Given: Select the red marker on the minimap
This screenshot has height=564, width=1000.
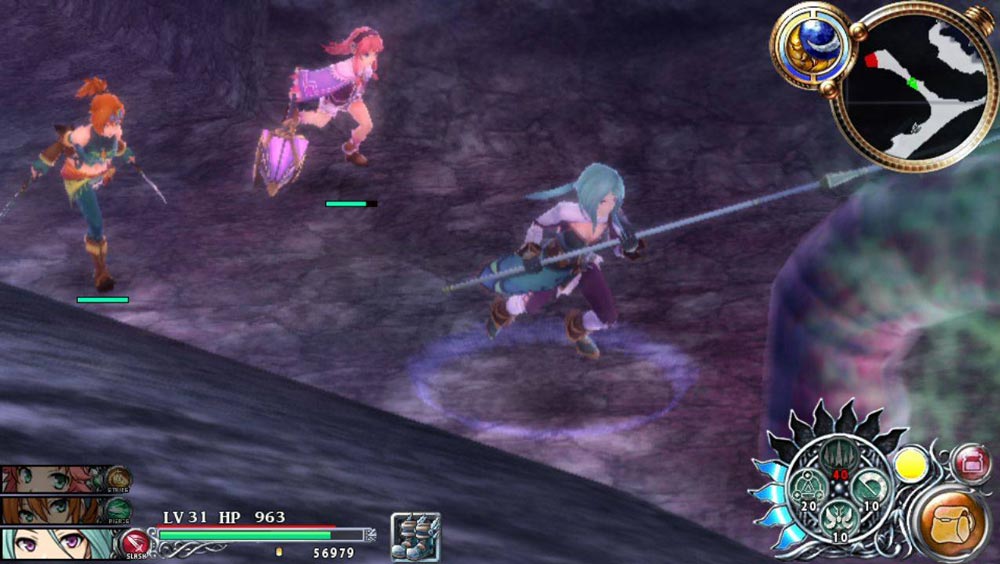Looking at the screenshot, I should coord(871,61).
